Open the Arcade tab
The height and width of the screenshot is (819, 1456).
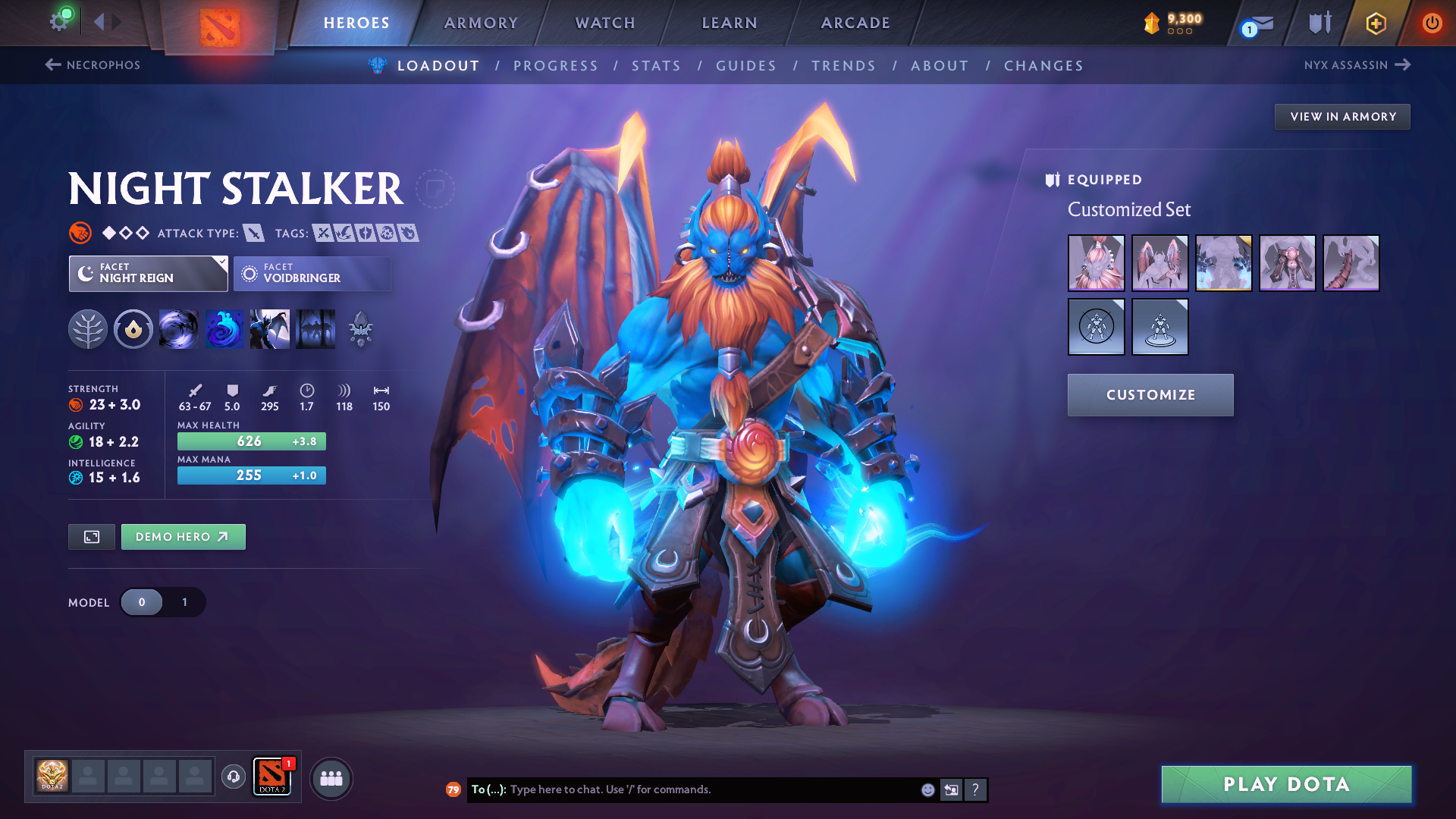(855, 23)
